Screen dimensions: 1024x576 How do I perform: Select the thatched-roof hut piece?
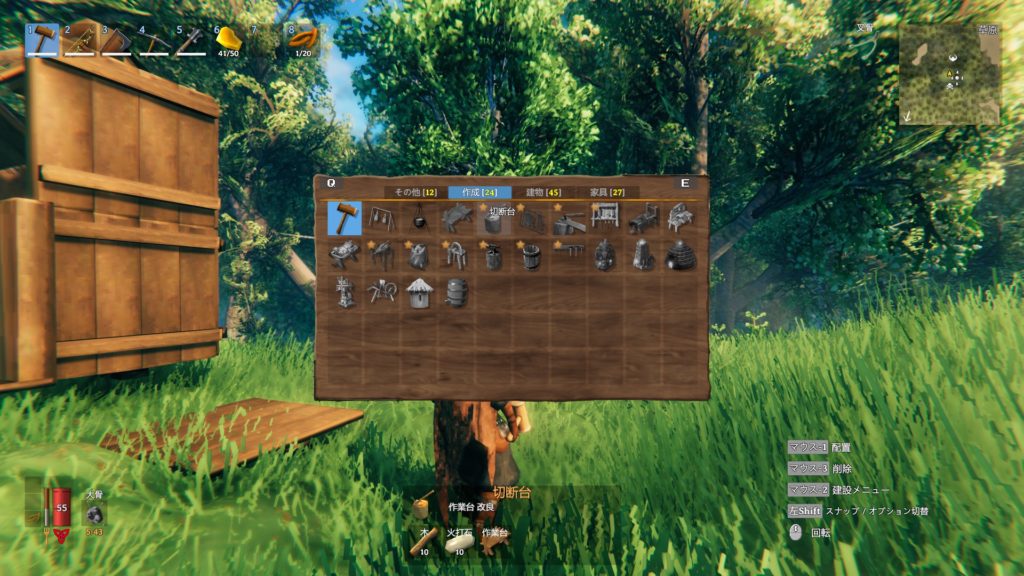(419, 292)
